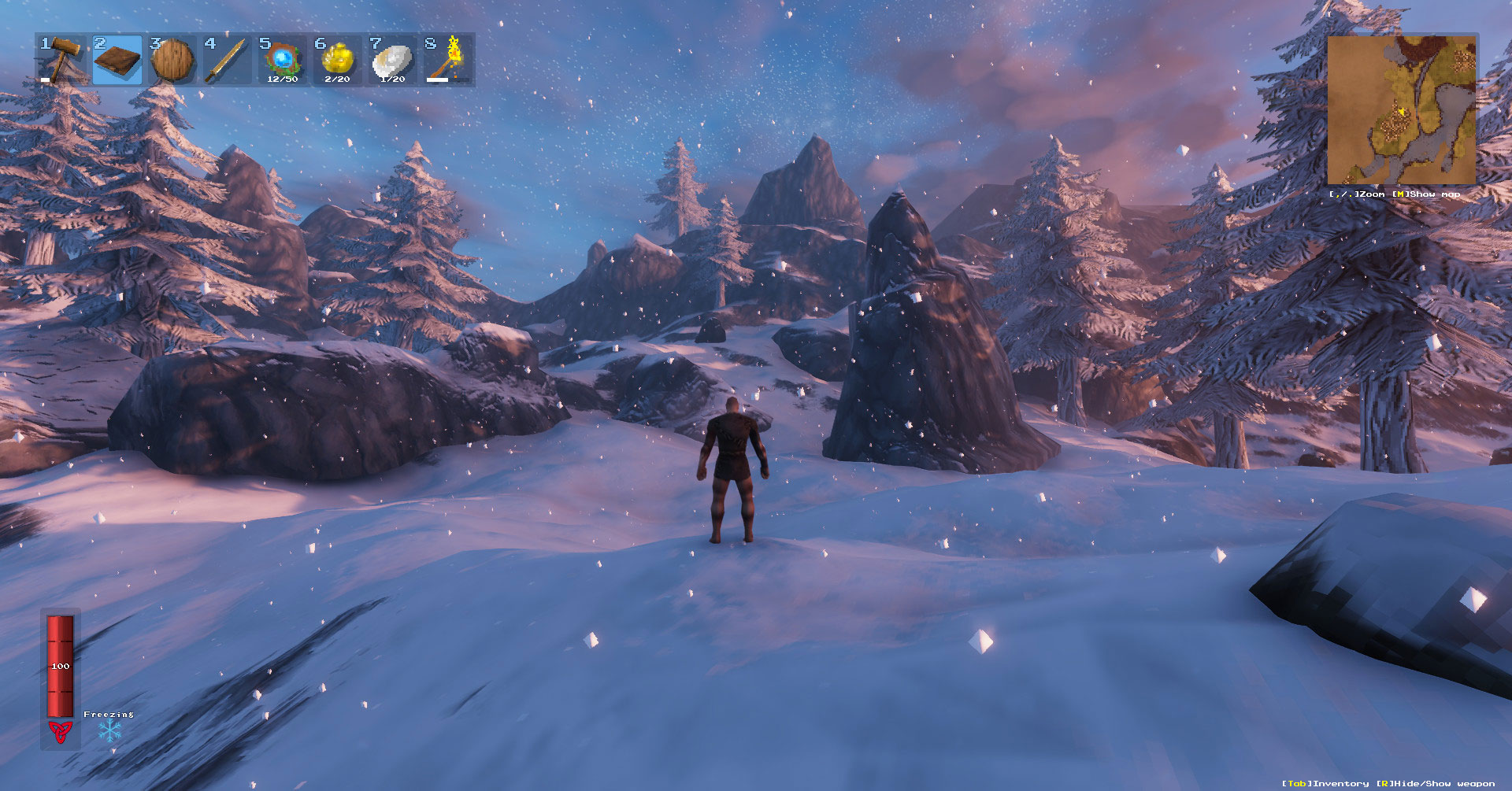Select the yellow mushroom in slot 6

pyautogui.click(x=336, y=59)
